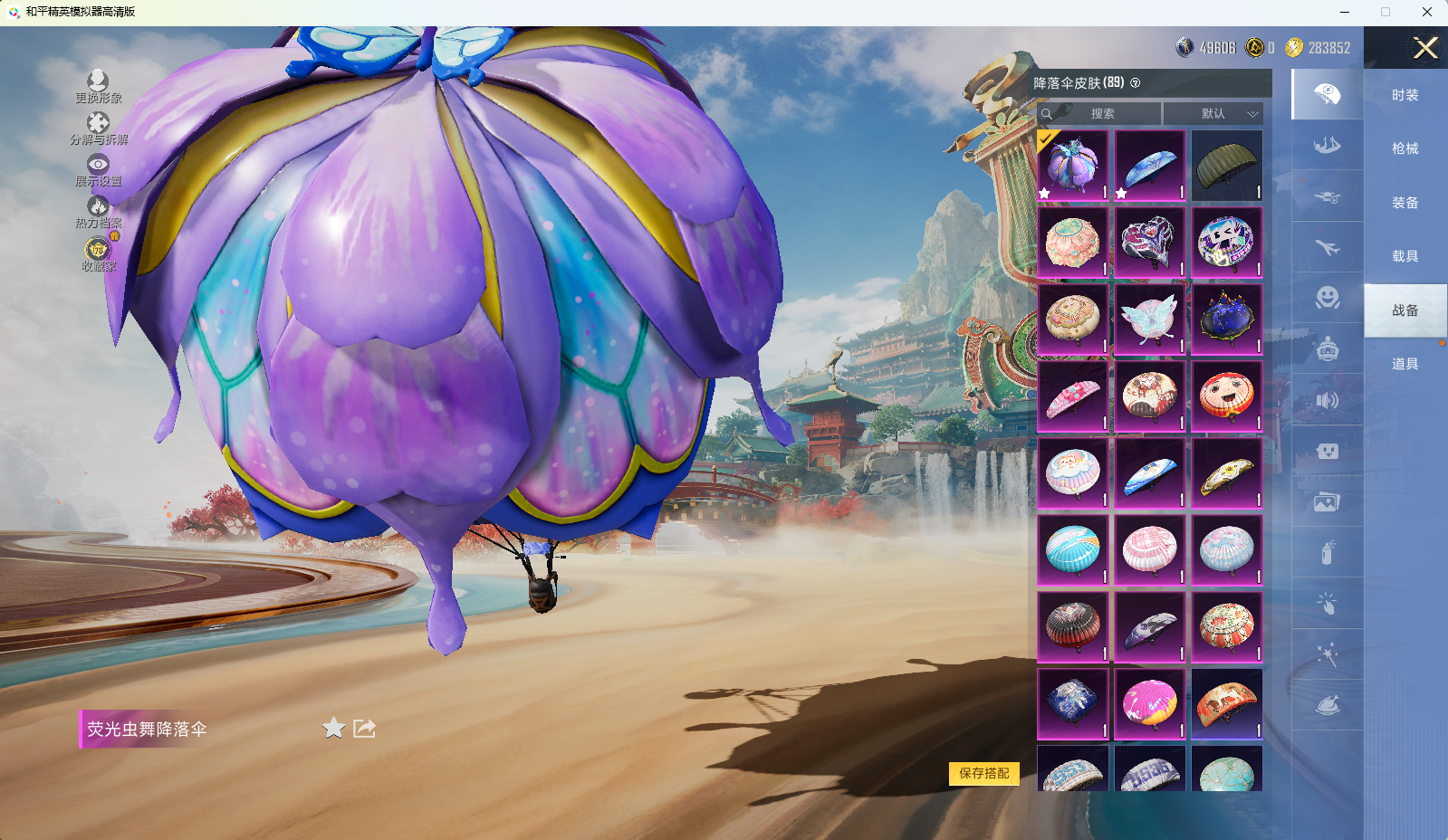Open 分解与拆解 dismantle option
Screen dimensions: 1448x840
tap(98, 129)
